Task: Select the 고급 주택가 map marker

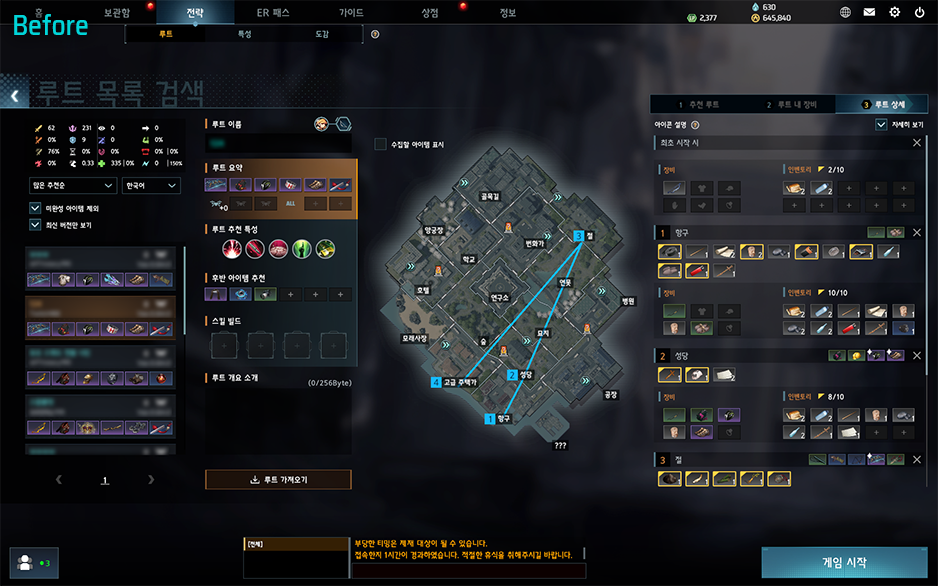Action: coord(437,382)
